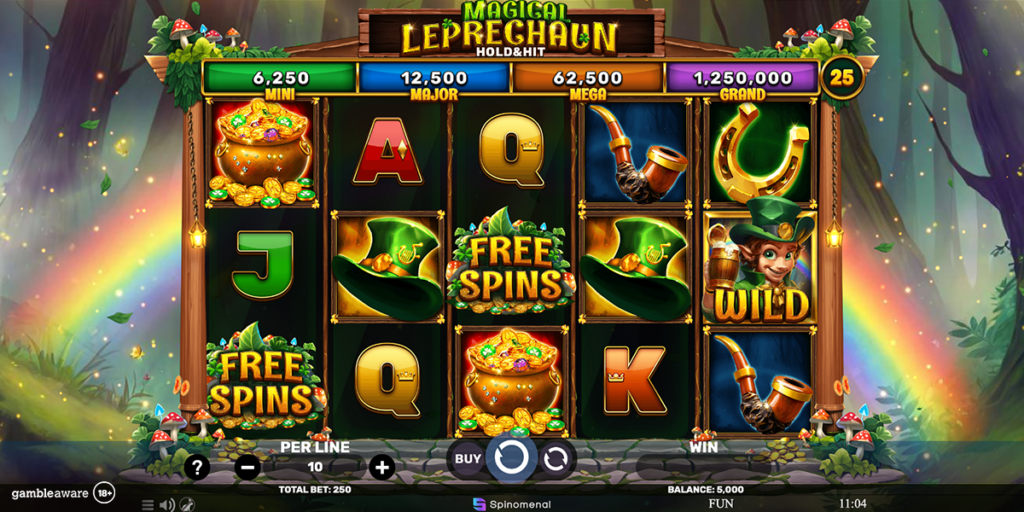Toggle the sound speaker icon

pyautogui.click(x=167, y=505)
